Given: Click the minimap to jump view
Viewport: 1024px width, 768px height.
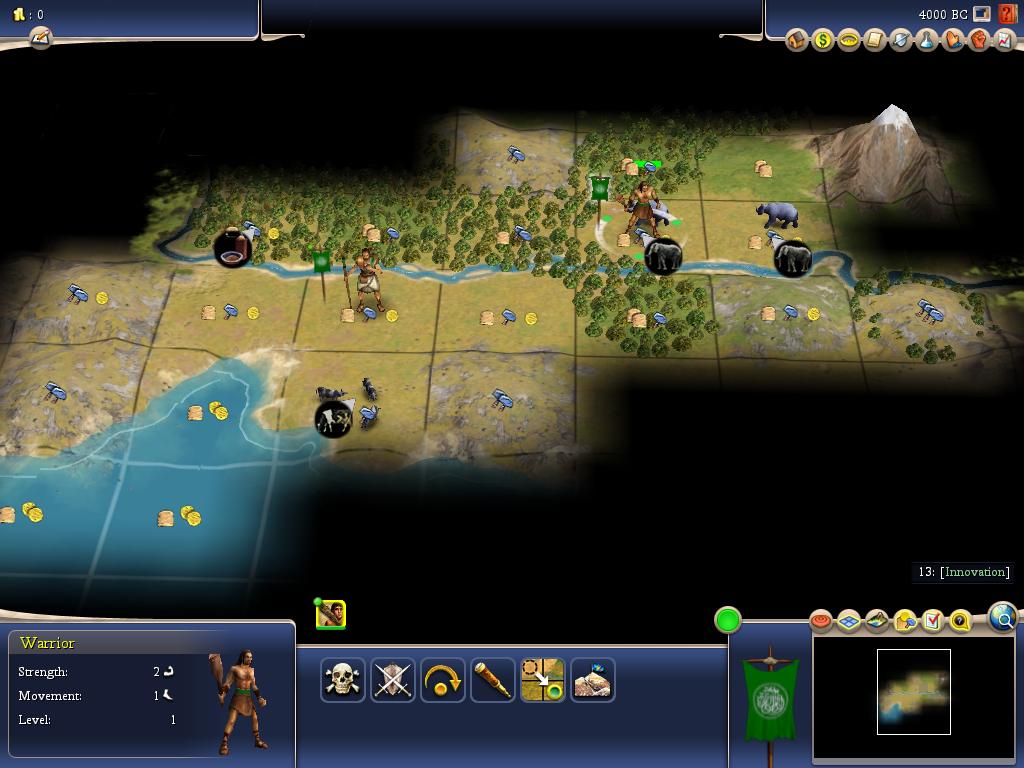Looking at the screenshot, I should (x=913, y=692).
